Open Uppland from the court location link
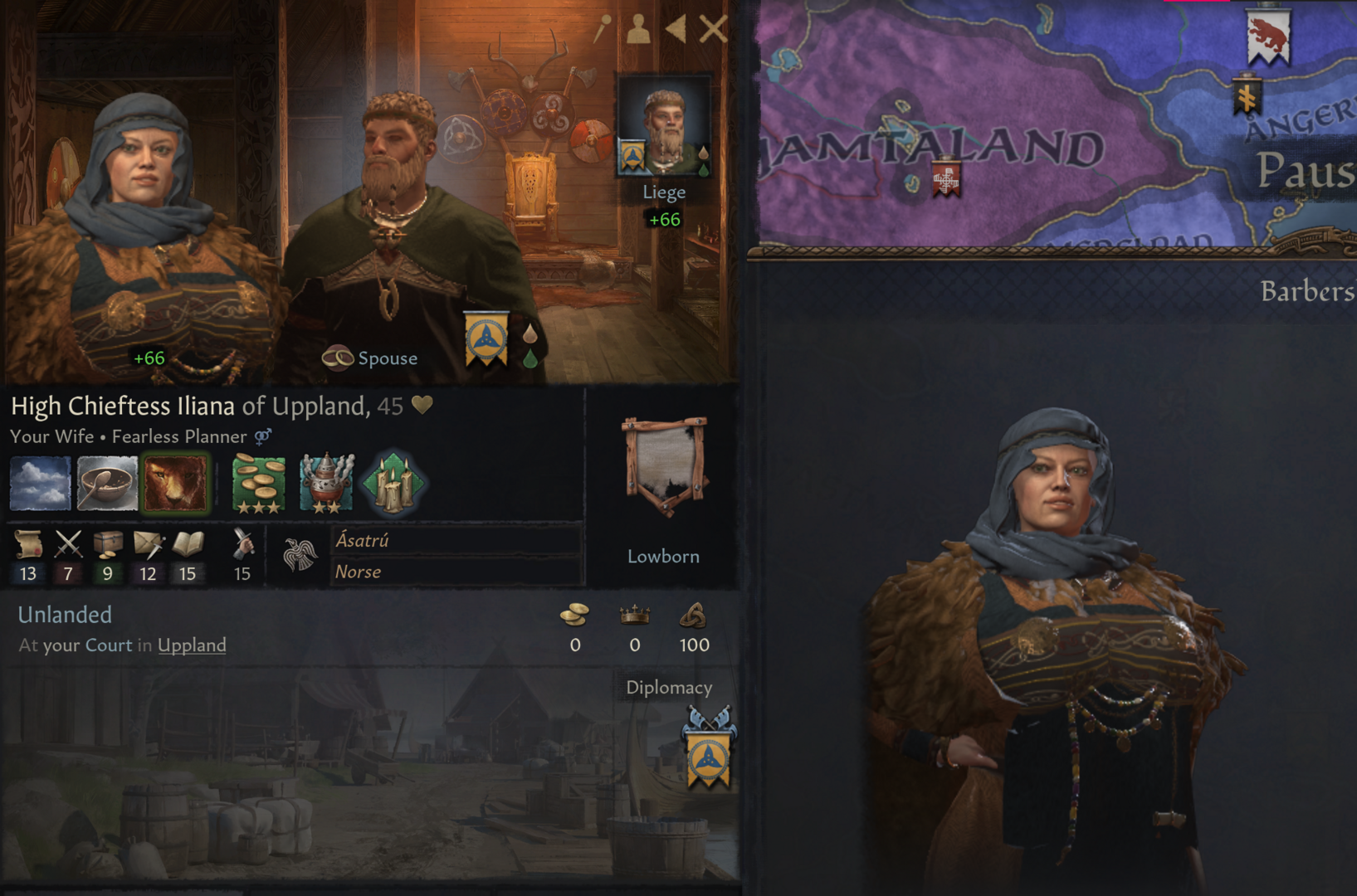This screenshot has height=896, width=1357. 192,645
